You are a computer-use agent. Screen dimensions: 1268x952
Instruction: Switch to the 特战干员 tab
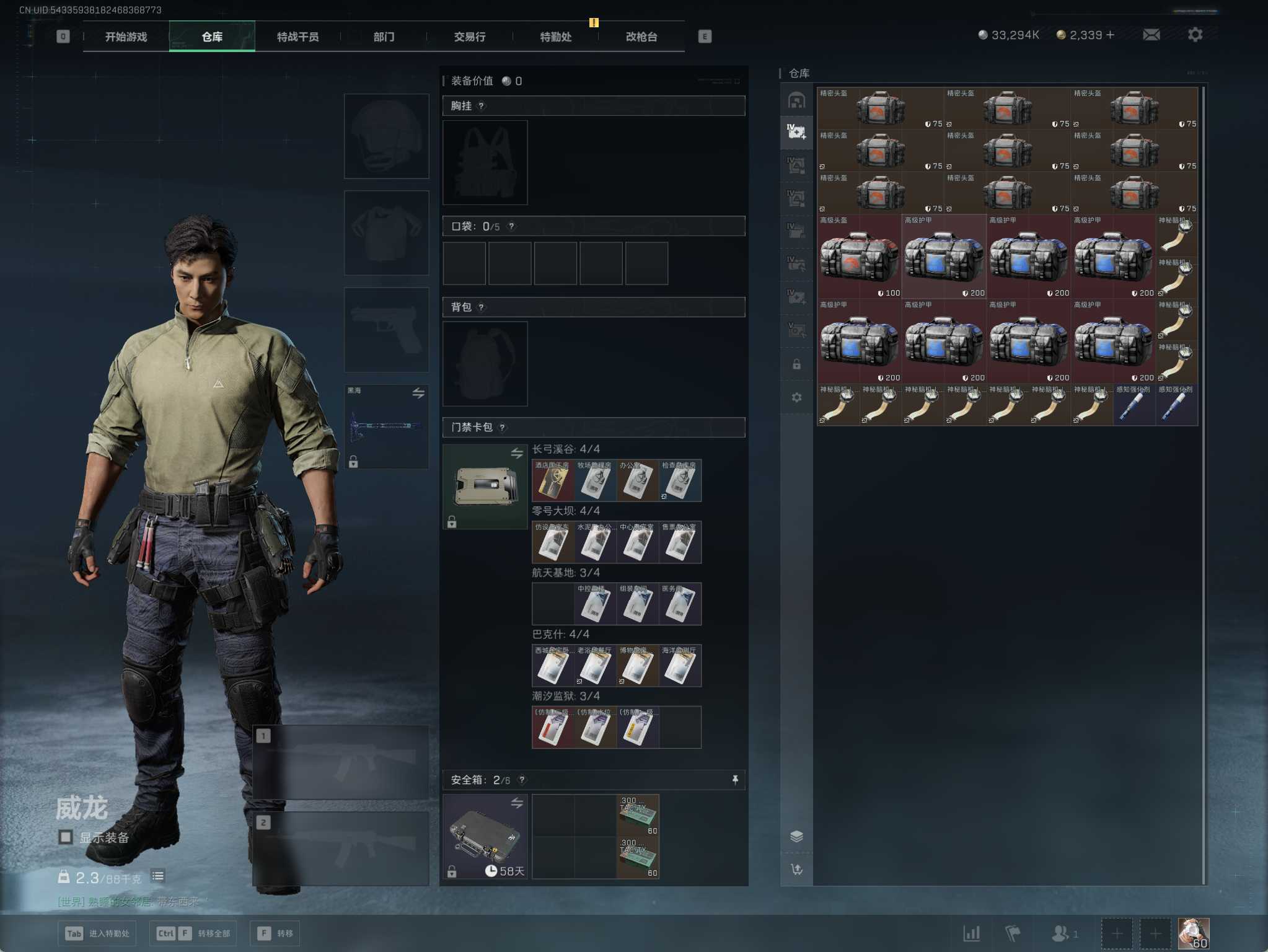297,37
